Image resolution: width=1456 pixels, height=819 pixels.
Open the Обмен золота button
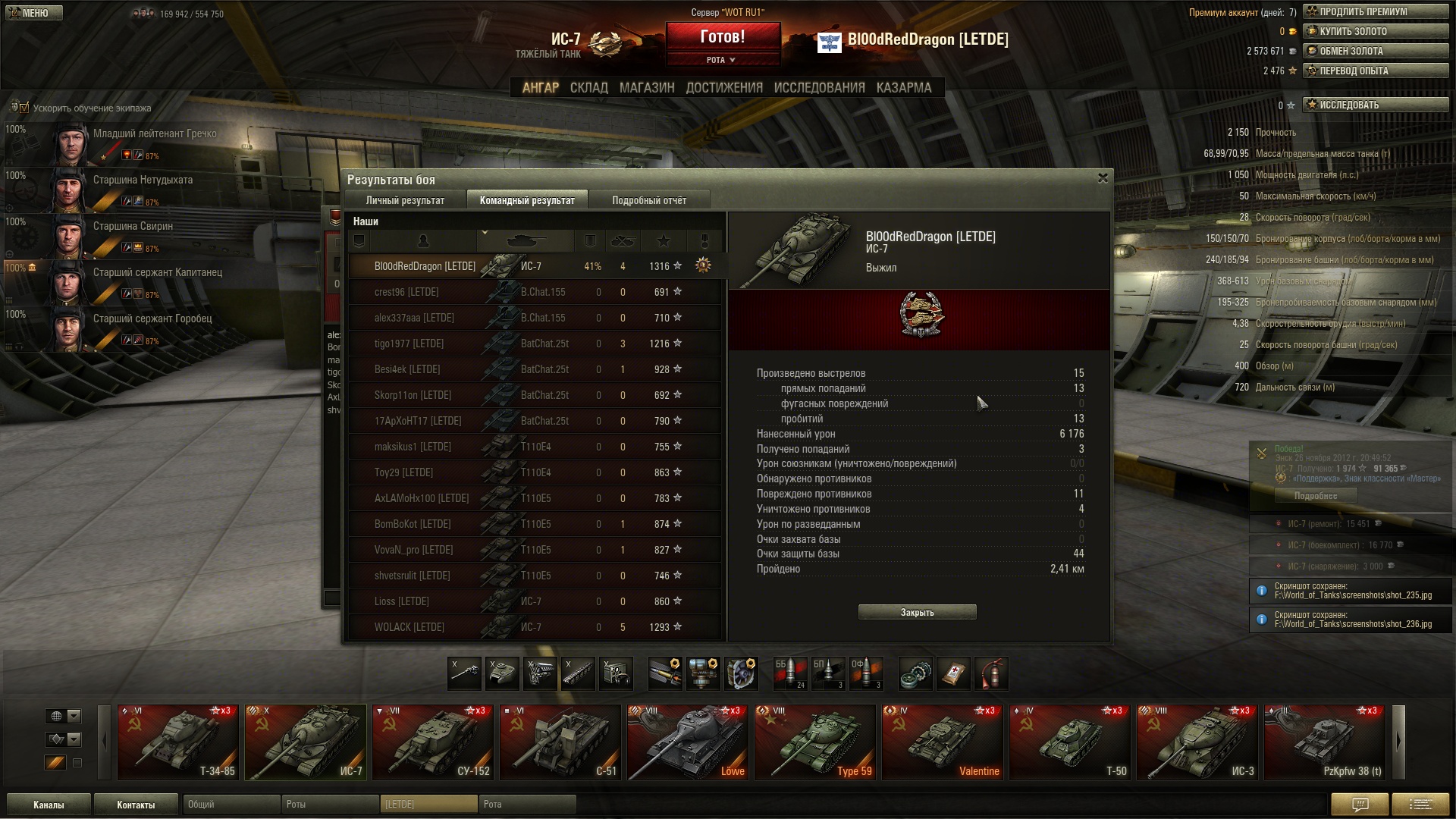point(1376,51)
